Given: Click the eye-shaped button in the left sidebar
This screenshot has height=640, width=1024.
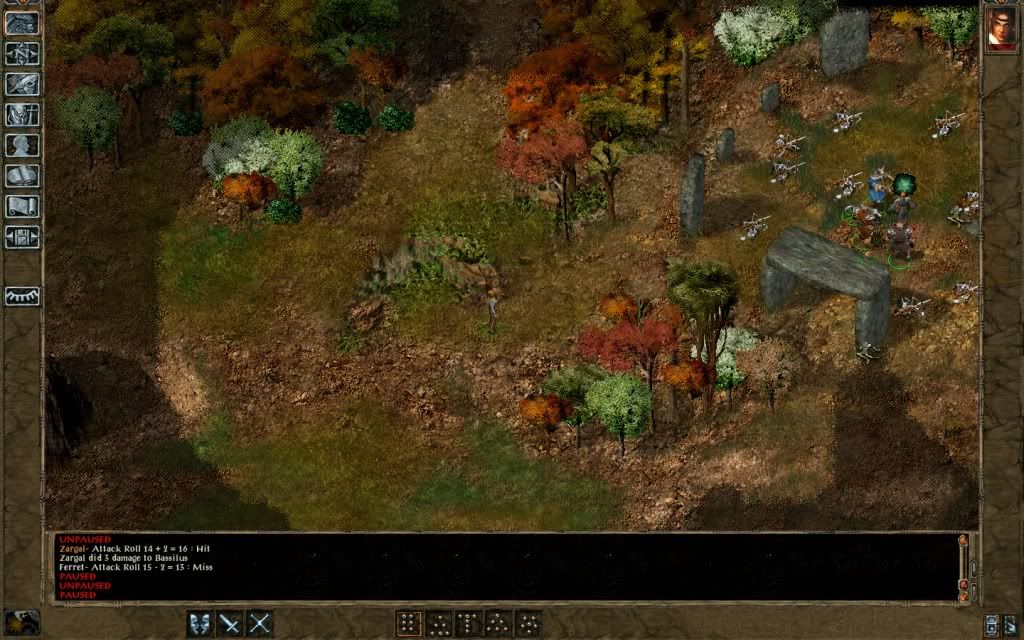Looking at the screenshot, I should coord(21,296).
